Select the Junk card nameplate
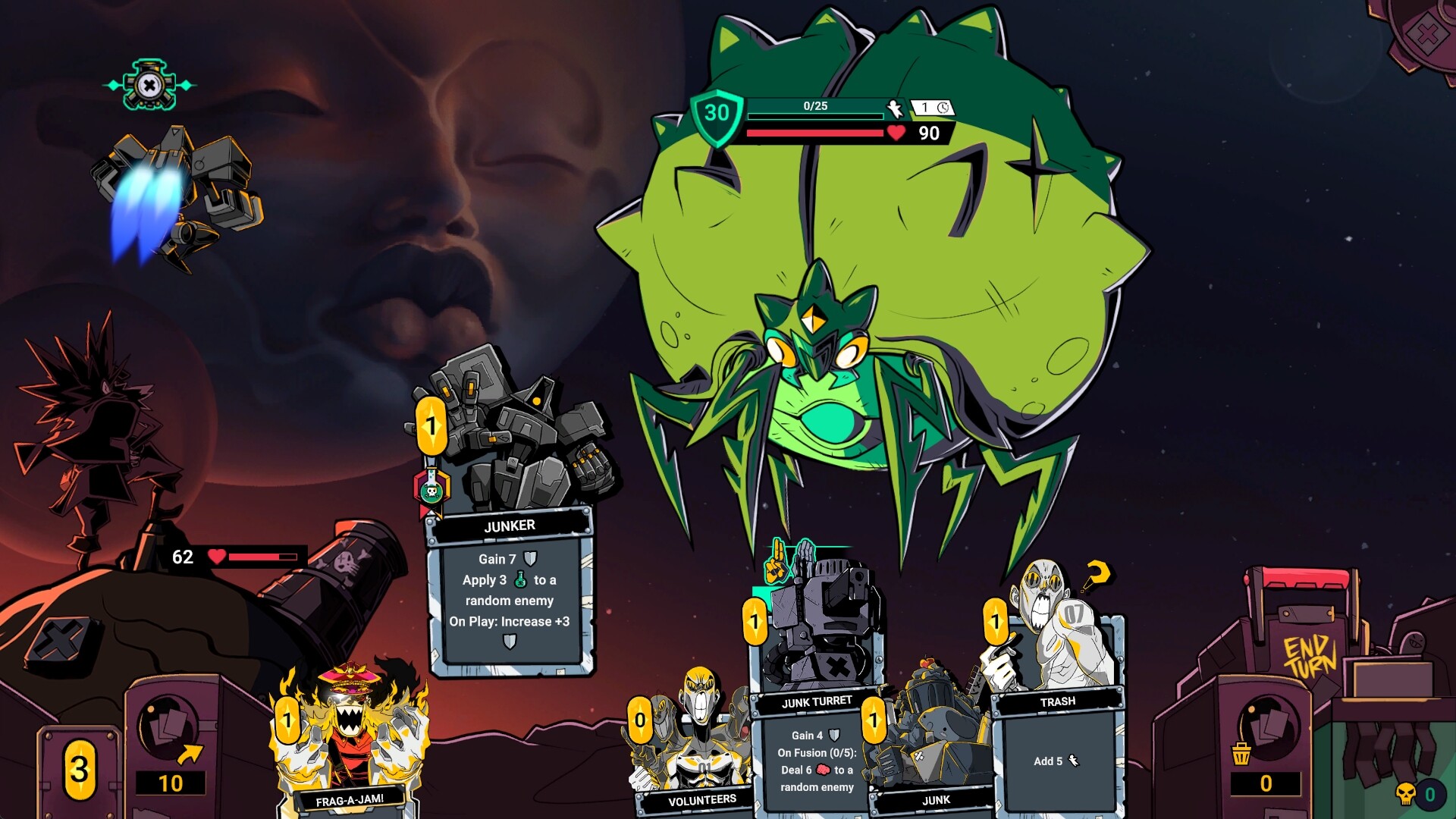Viewport: 1456px width, 819px height. [937, 799]
